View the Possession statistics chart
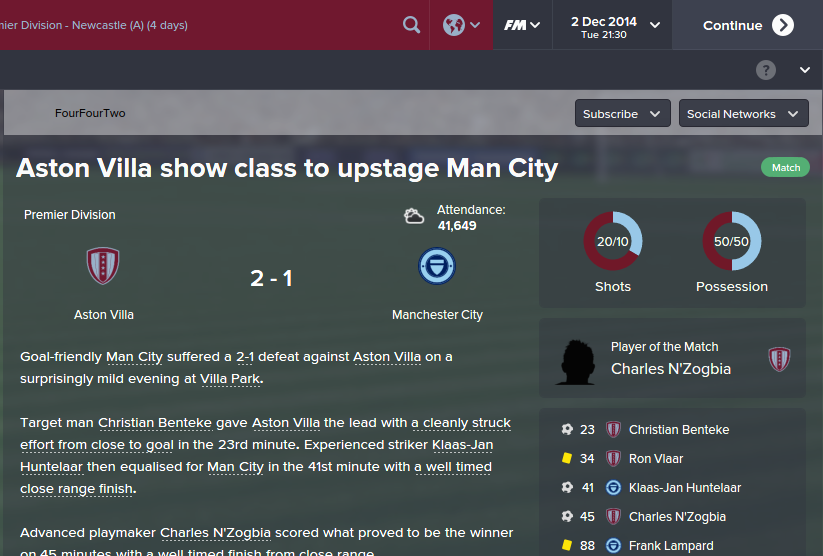This screenshot has height=556, width=823. (732, 242)
